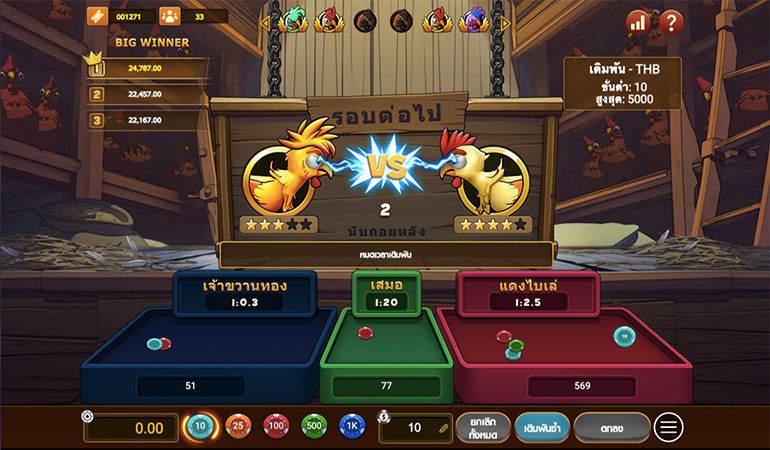Pick the red 100 chip
Screen dimensions: 770x450
pyautogui.click(x=276, y=428)
